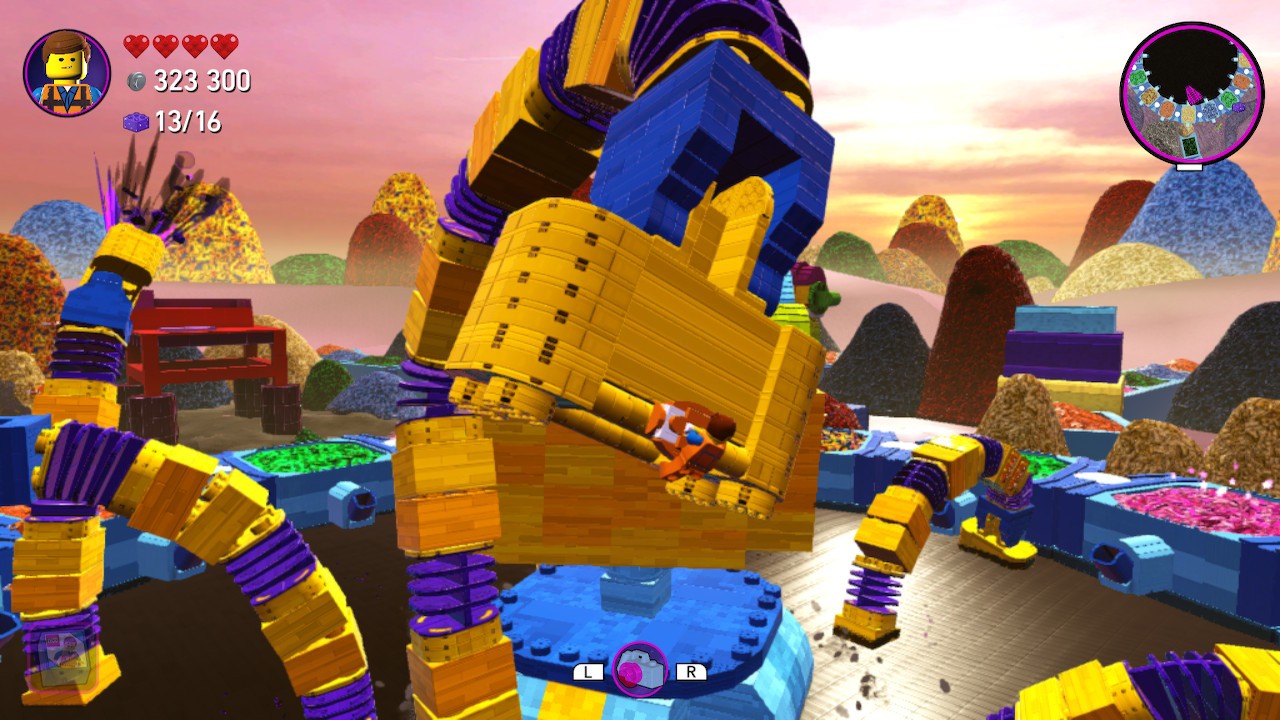Click the 323300 stud count display
Image resolution: width=1280 pixels, height=720 pixels.
pos(197,82)
